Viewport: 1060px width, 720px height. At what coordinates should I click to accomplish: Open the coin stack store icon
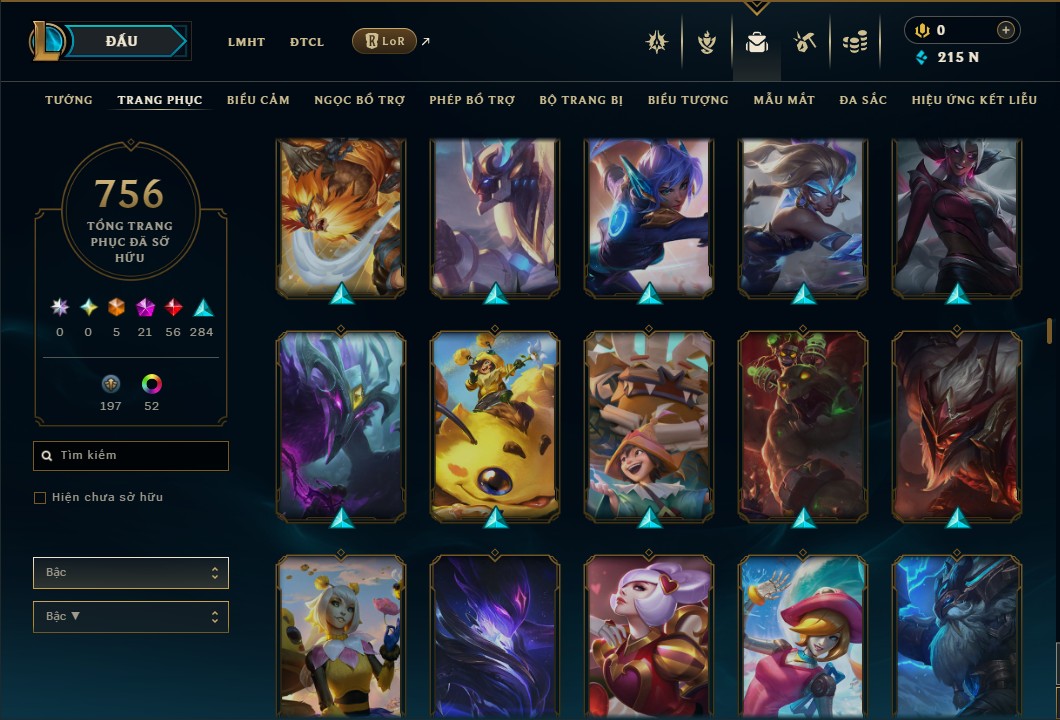pos(854,42)
